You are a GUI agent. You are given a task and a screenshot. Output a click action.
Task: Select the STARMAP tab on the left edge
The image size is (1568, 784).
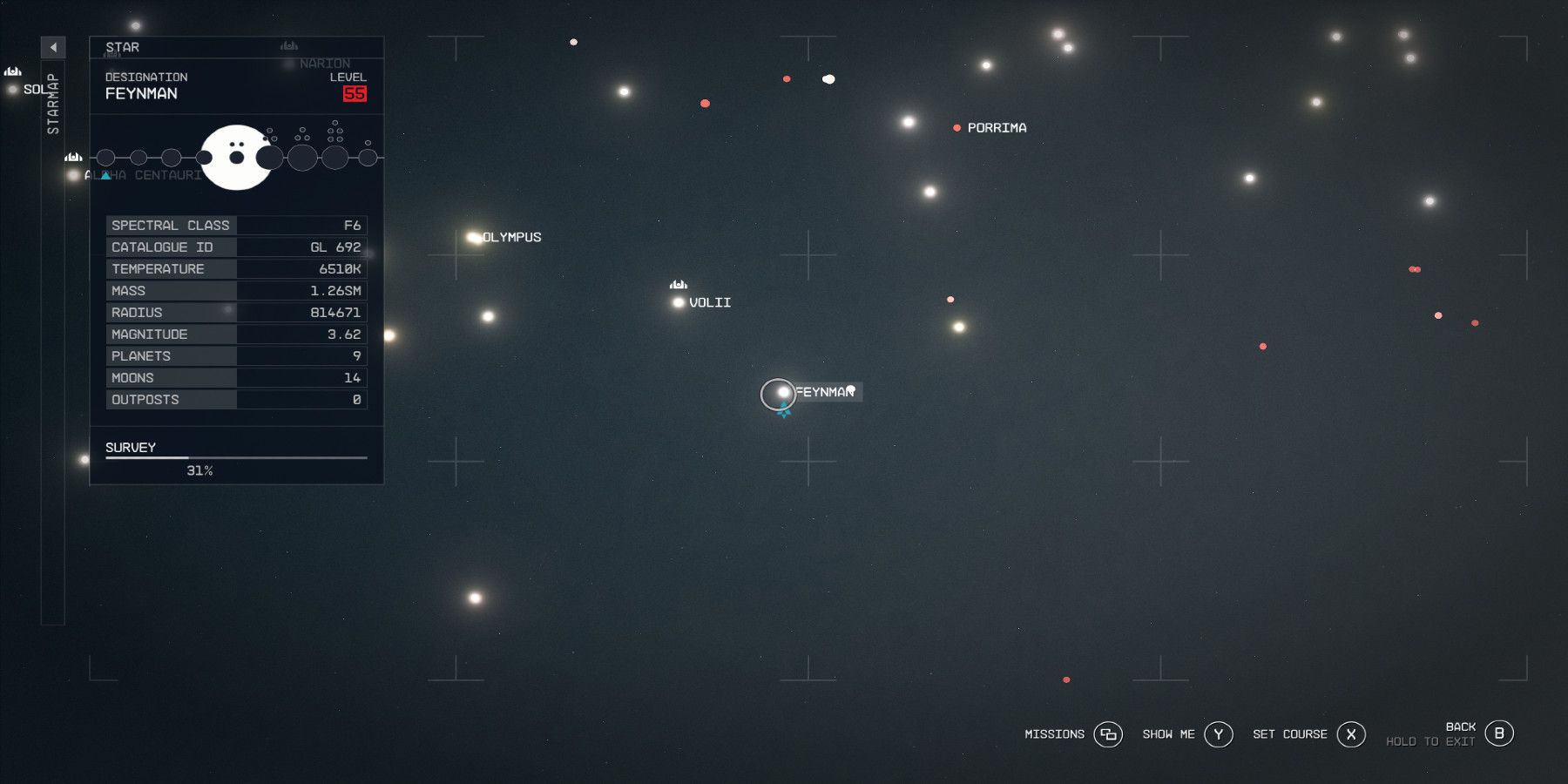51,105
